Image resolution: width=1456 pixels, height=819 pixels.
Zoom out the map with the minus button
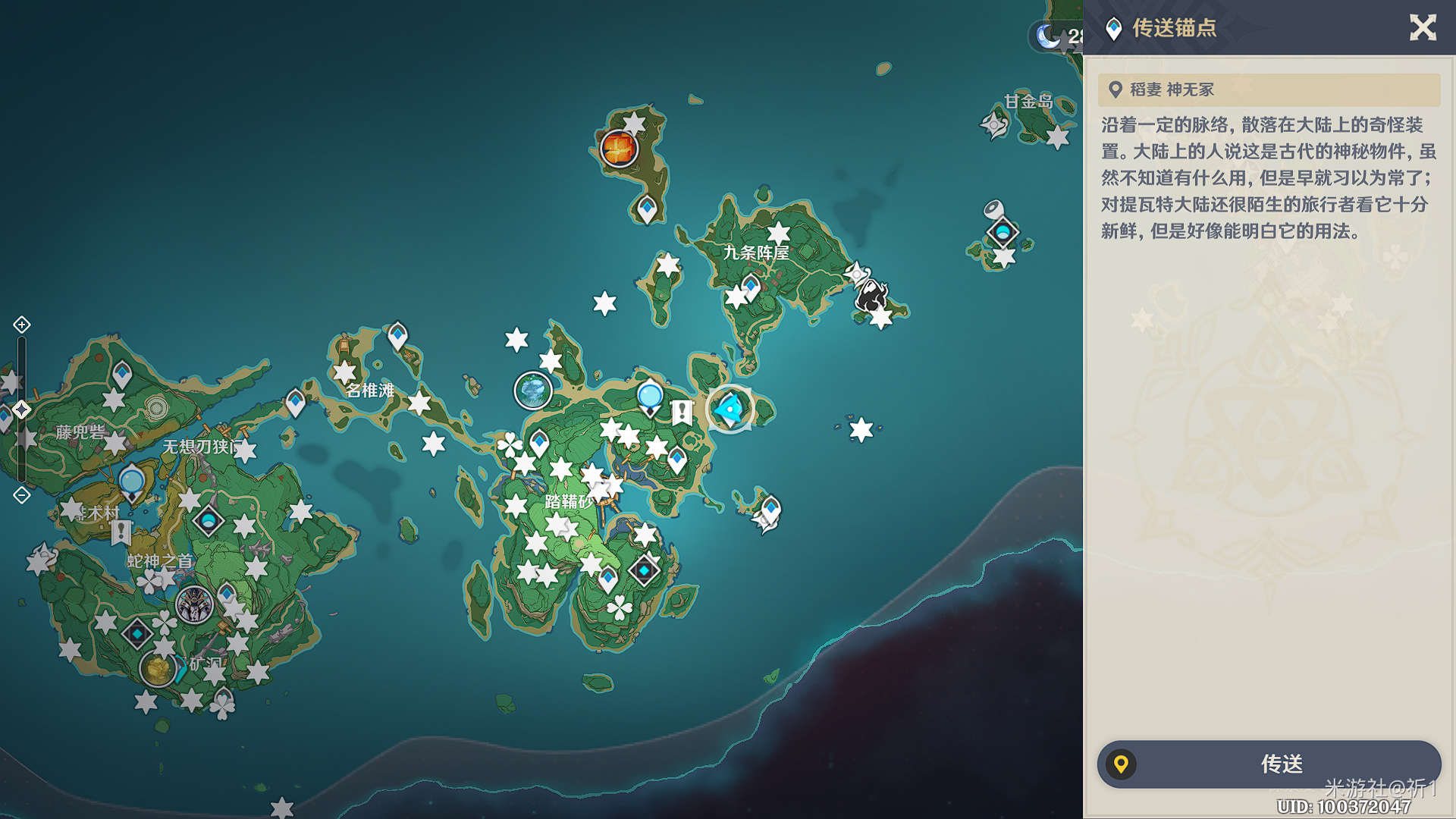22,495
